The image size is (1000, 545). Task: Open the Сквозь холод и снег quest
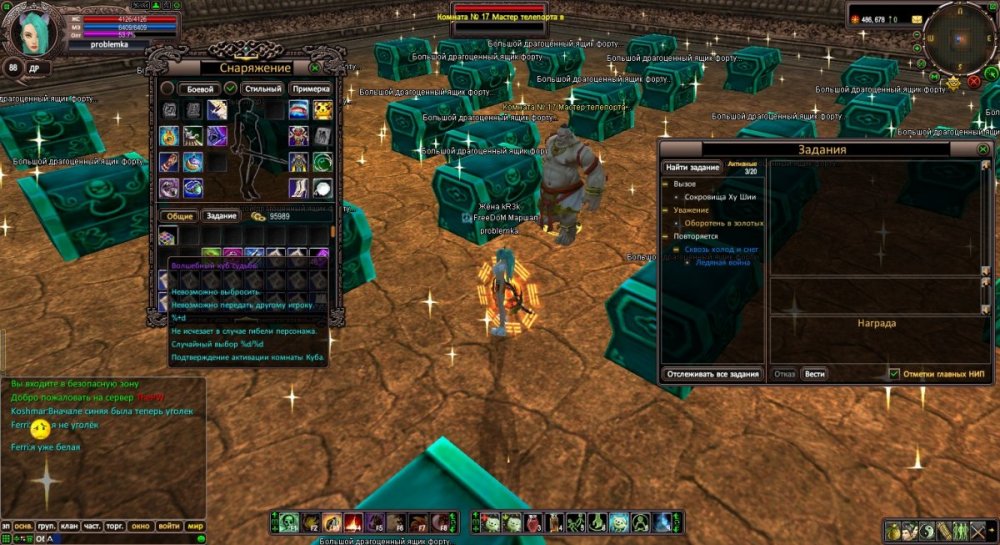722,249
